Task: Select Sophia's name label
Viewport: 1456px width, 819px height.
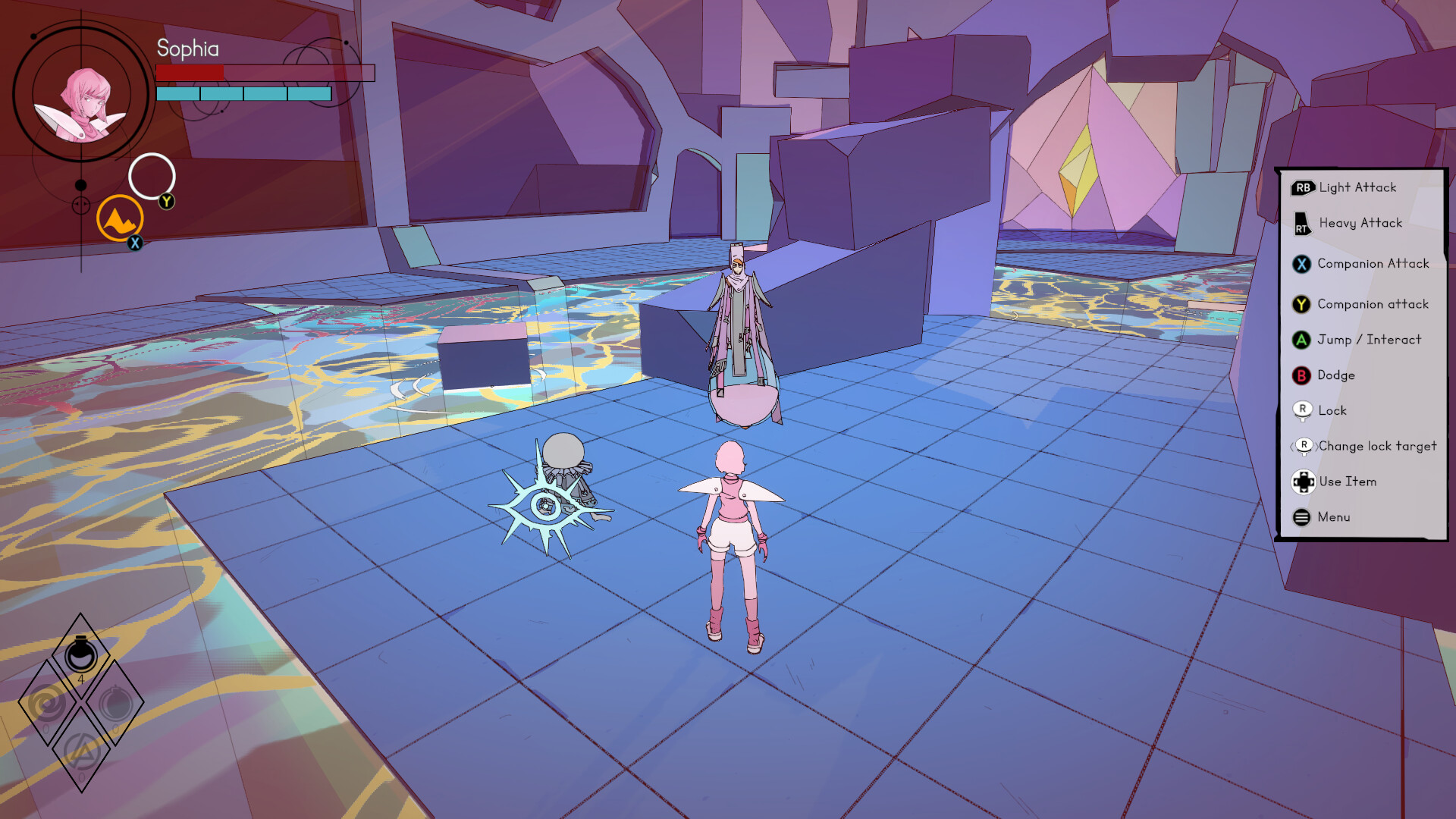Action: click(187, 50)
